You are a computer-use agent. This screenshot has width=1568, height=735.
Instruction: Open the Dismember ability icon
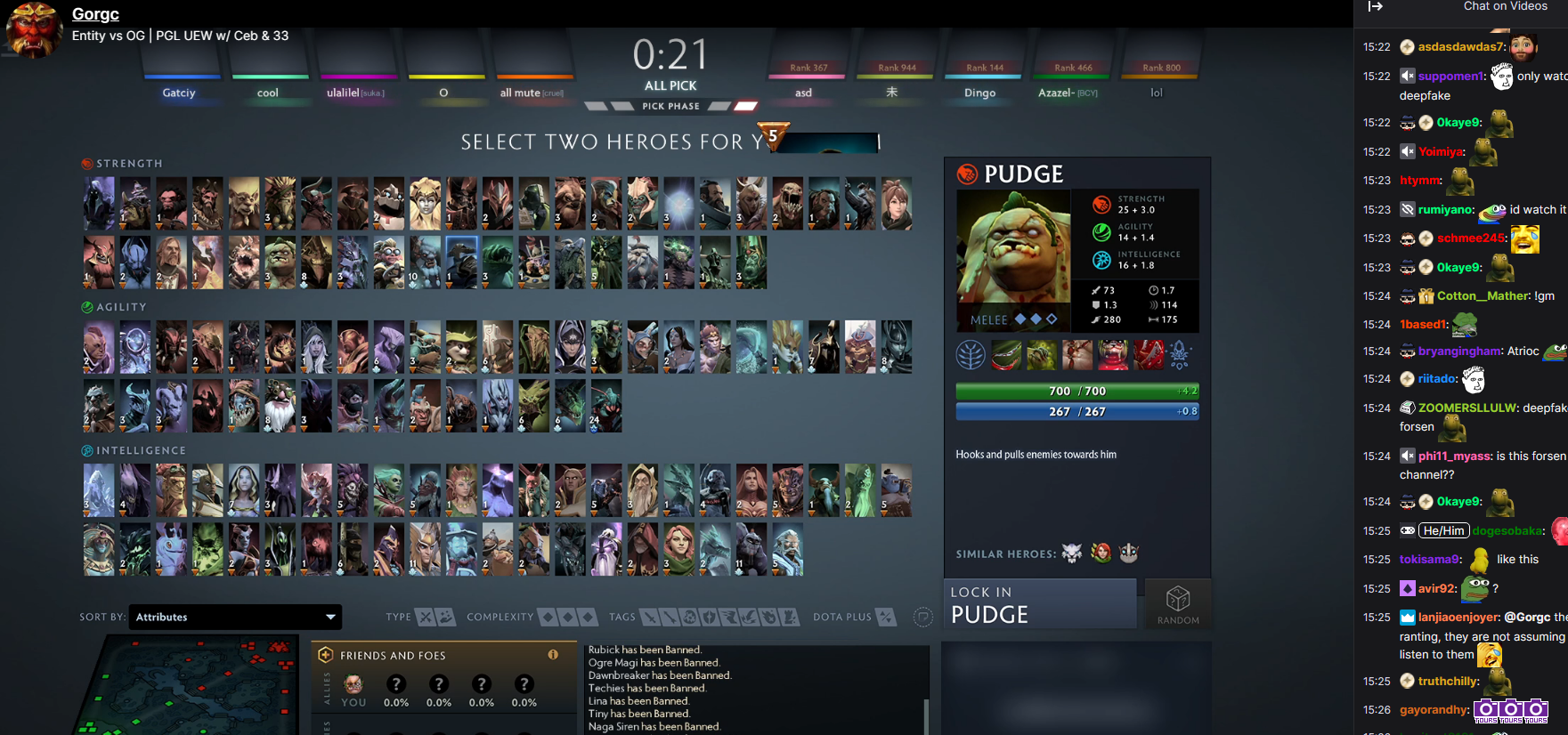click(x=1113, y=354)
